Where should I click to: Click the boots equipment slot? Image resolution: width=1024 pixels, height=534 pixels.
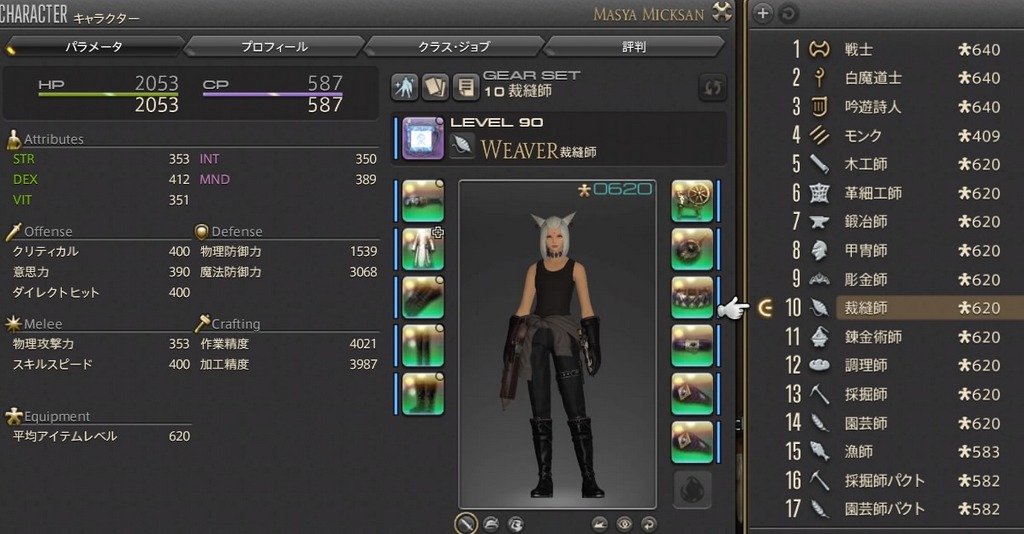423,393
